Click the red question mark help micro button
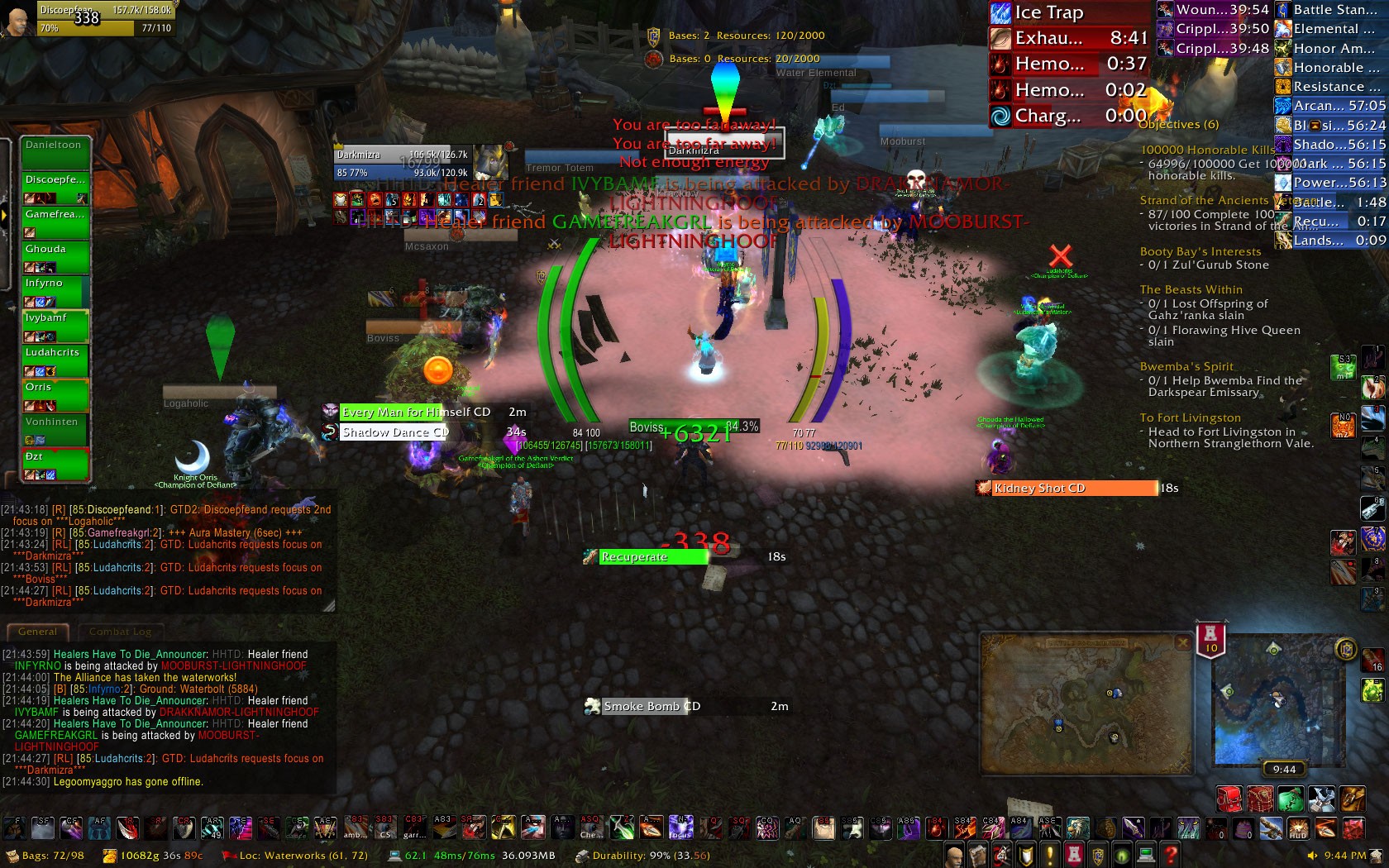Screen dimensions: 1389x868 pyautogui.click(x=1168, y=852)
